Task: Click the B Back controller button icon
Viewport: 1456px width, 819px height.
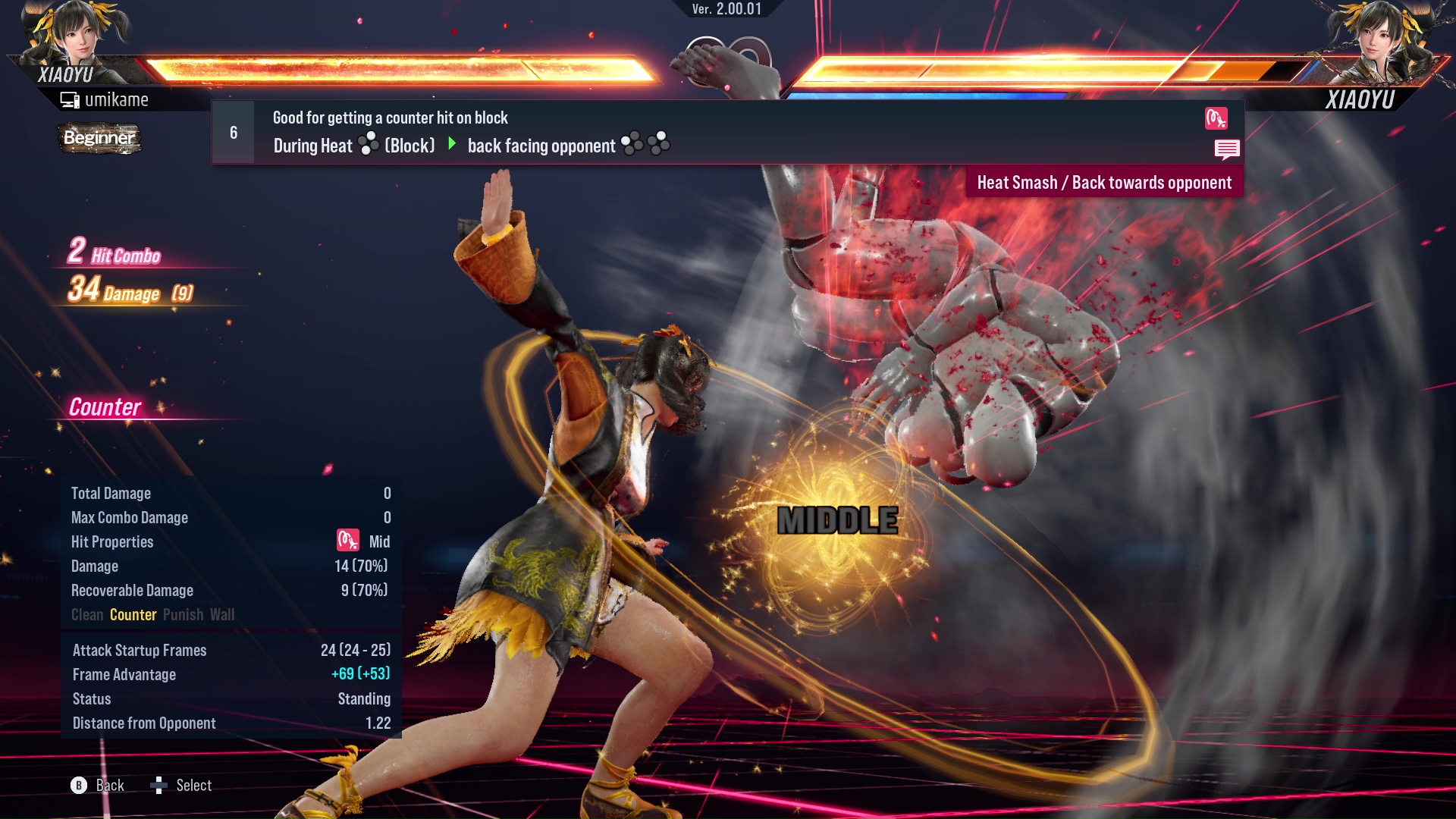Action: [78, 786]
